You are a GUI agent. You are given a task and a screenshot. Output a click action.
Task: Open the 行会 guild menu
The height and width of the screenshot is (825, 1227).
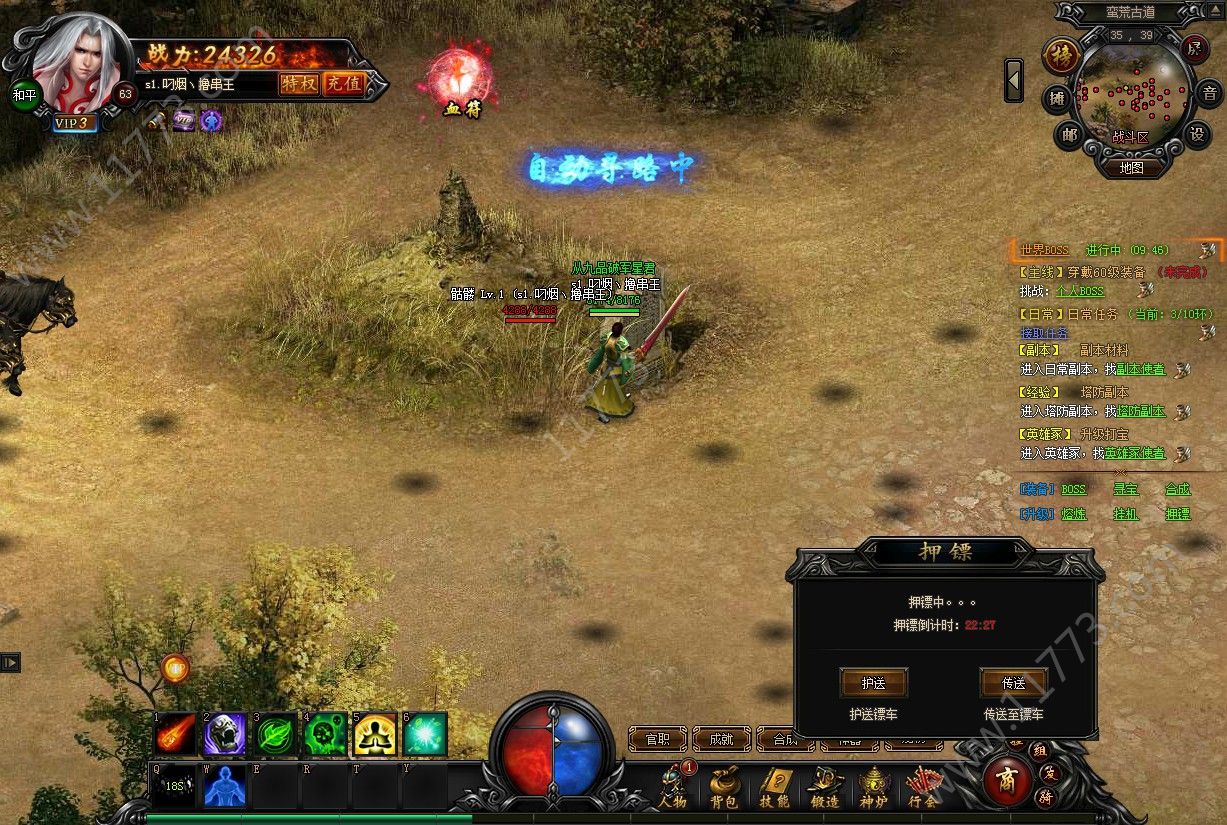pyautogui.click(x=923, y=787)
